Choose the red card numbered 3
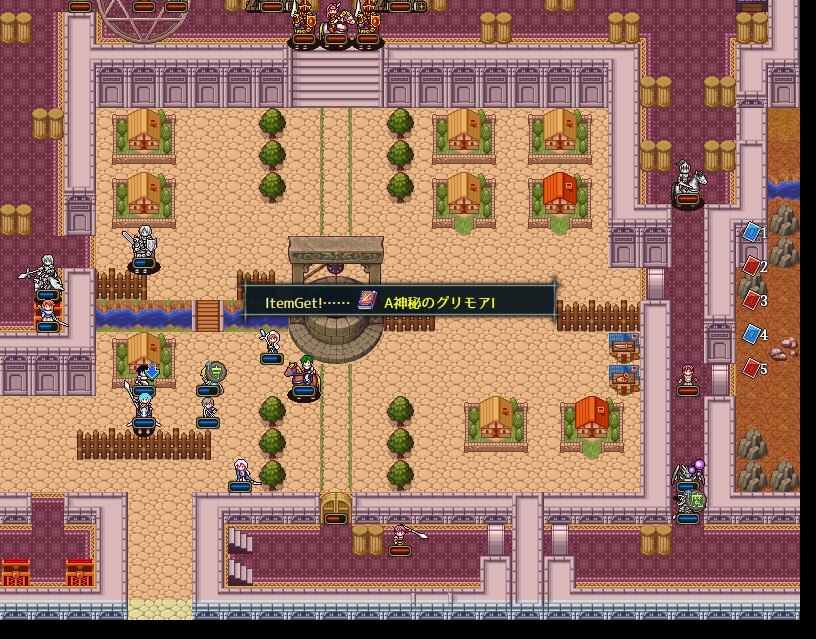The width and height of the screenshot is (816, 639). click(x=751, y=300)
